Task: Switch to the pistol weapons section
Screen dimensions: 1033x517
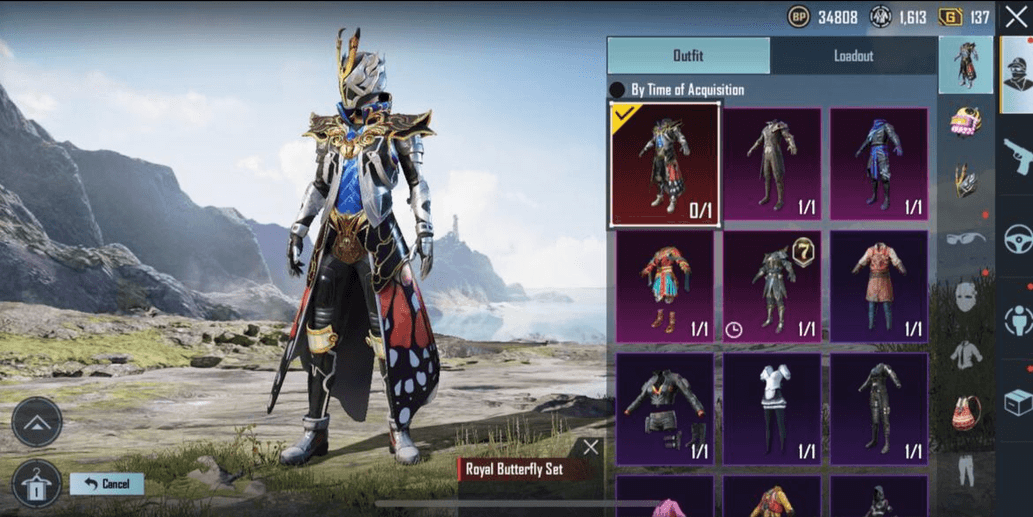Action: coord(1017,155)
